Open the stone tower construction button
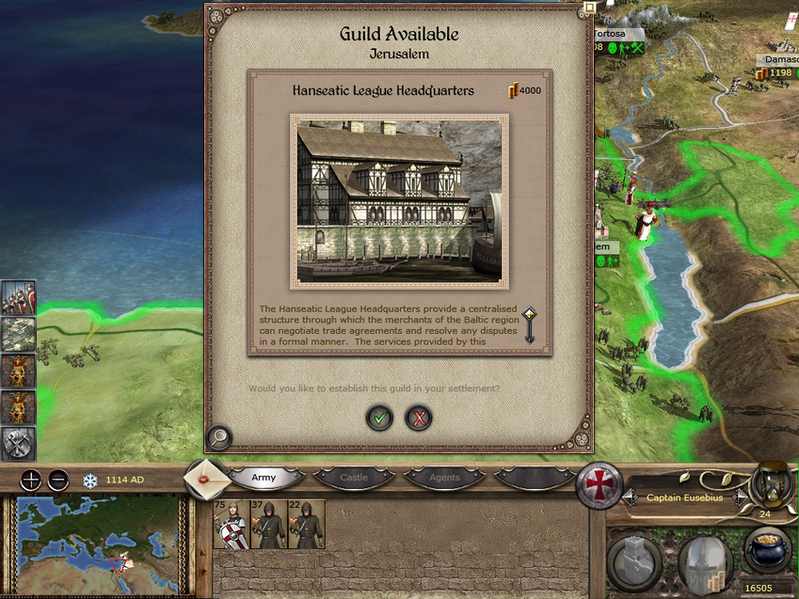The width and height of the screenshot is (799, 599). (x=633, y=562)
